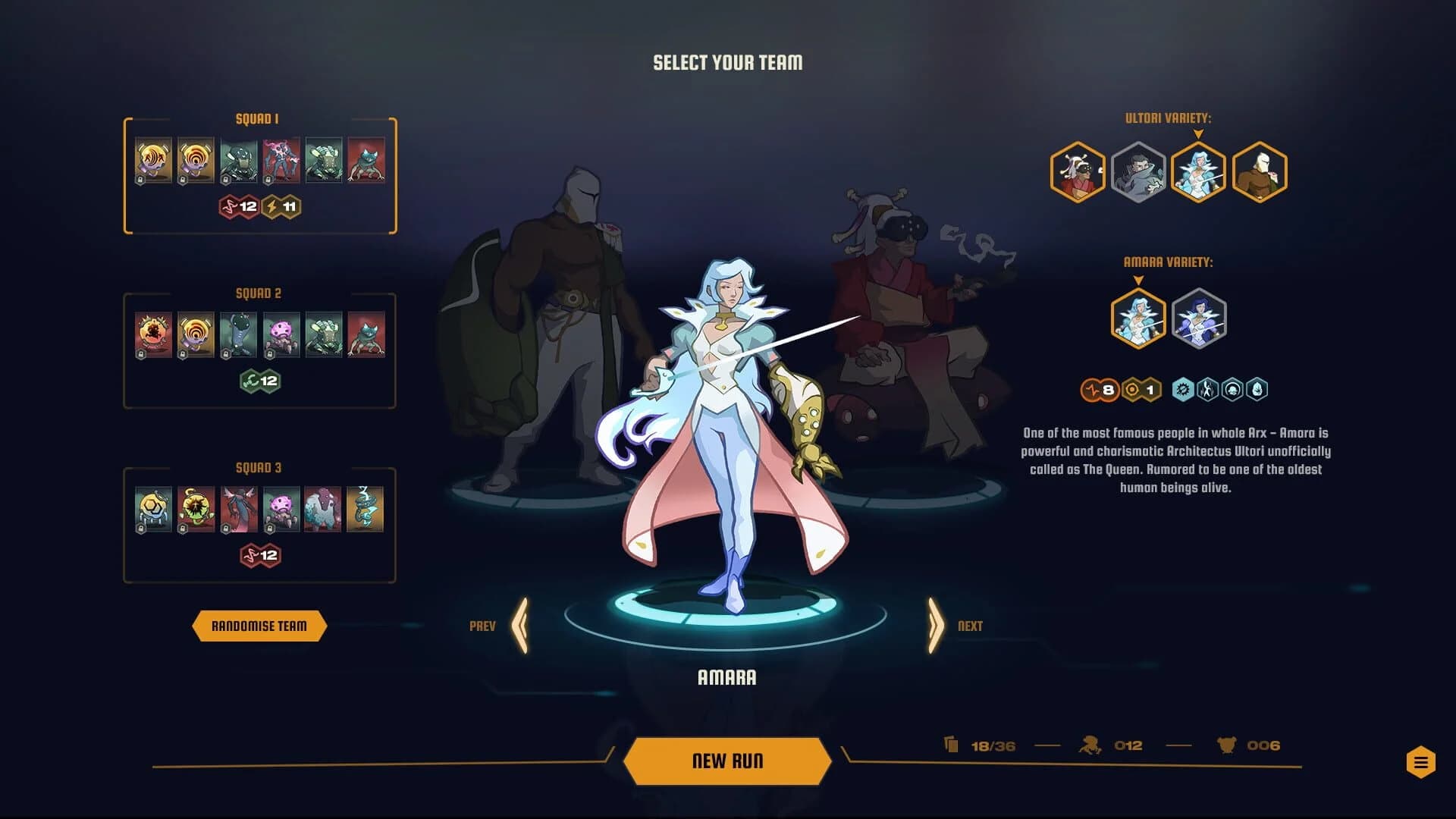Select Amara standing on the center platform
Image resolution: width=1456 pixels, height=819 pixels.
tap(728, 425)
